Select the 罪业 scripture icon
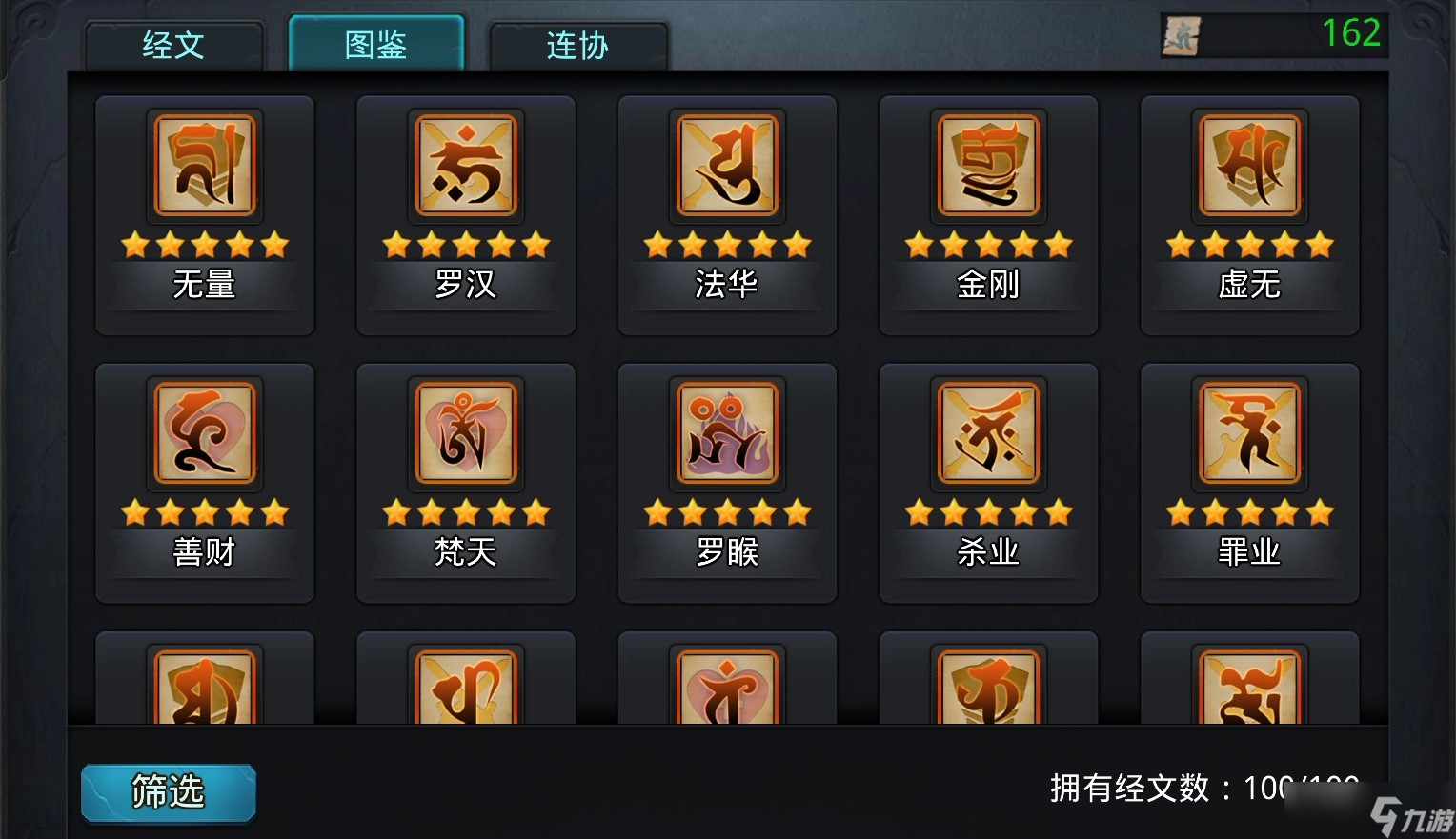Viewport: 1456px width, 839px height. point(1248,434)
